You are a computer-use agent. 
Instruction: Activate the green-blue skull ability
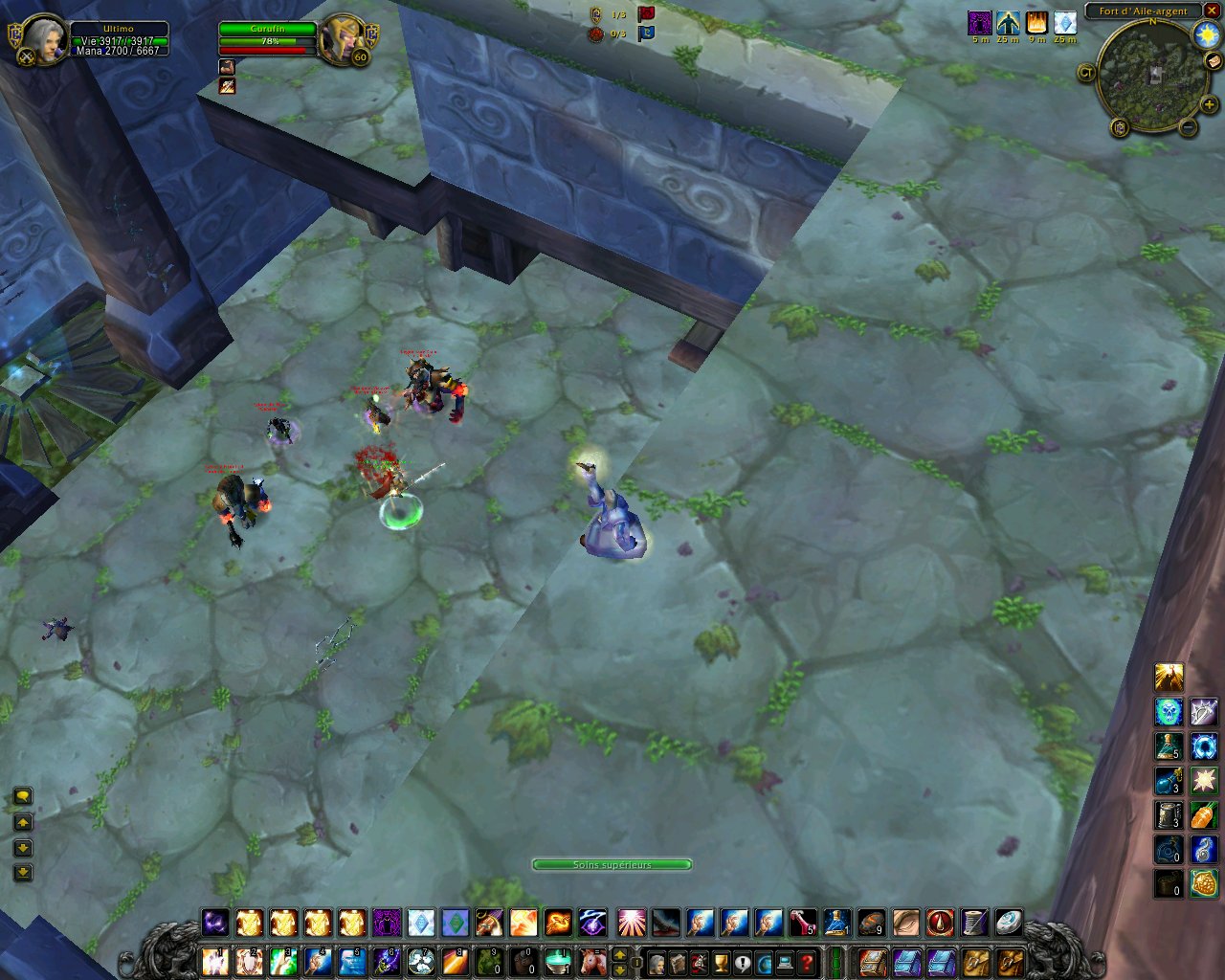1169,711
